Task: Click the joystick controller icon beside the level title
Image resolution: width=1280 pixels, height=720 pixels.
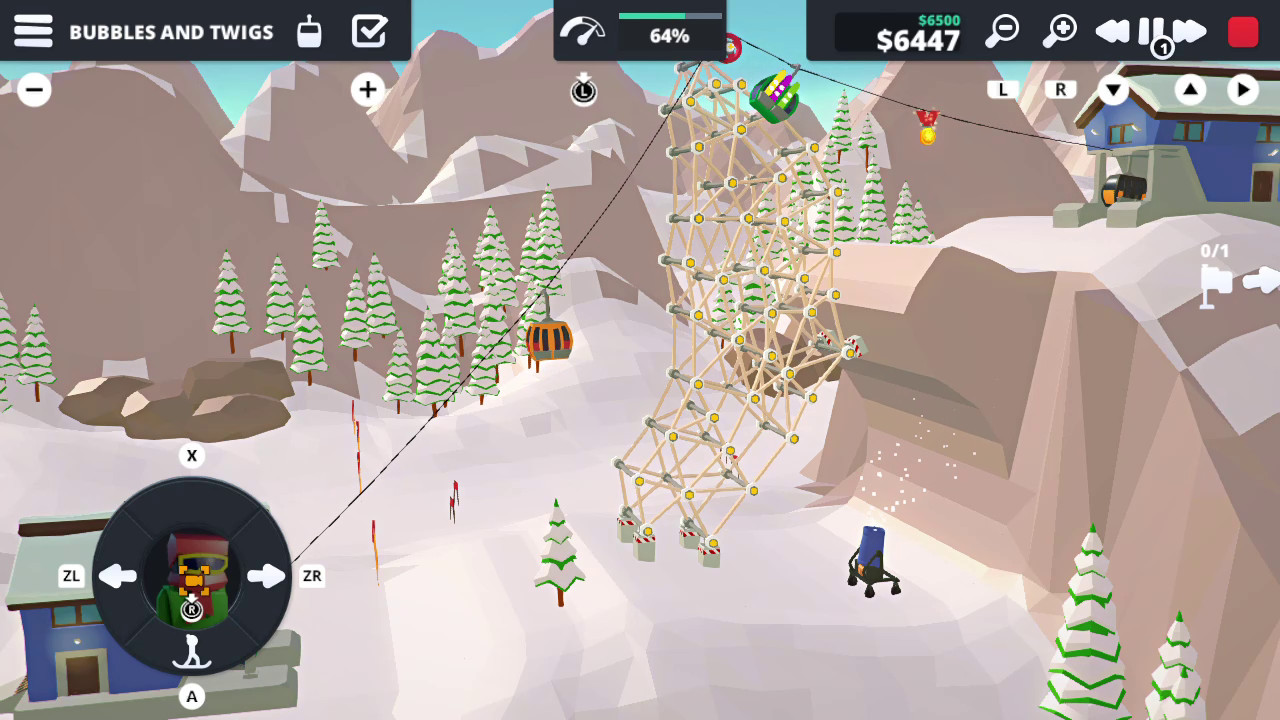Action: coord(309,31)
